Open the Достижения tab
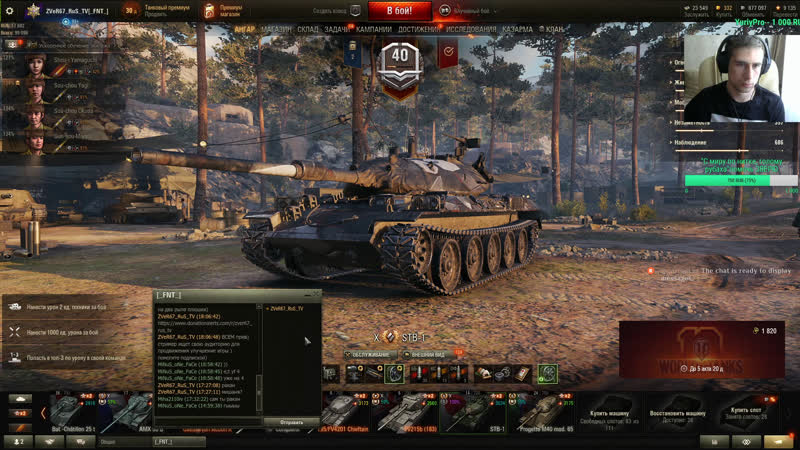 point(418,30)
